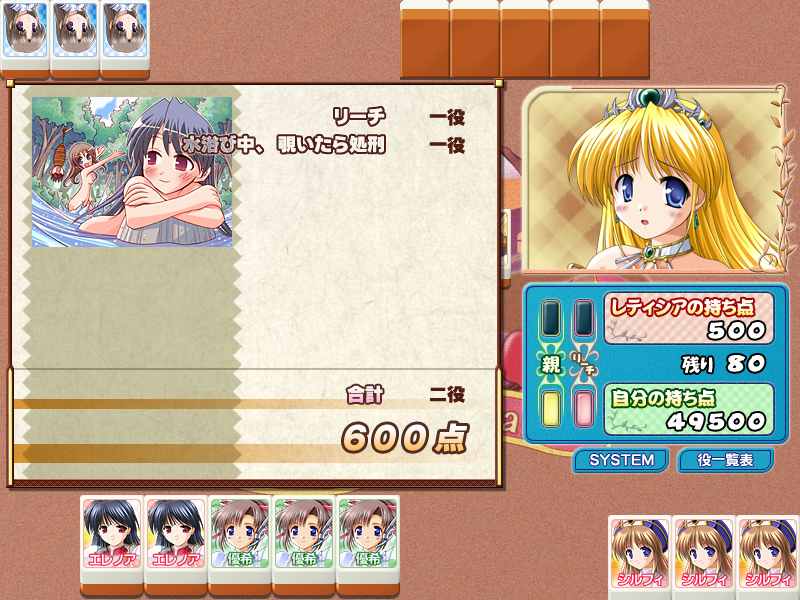Click the bathing scene yaku illustration
The height and width of the screenshot is (600, 800).
[x=132, y=171]
